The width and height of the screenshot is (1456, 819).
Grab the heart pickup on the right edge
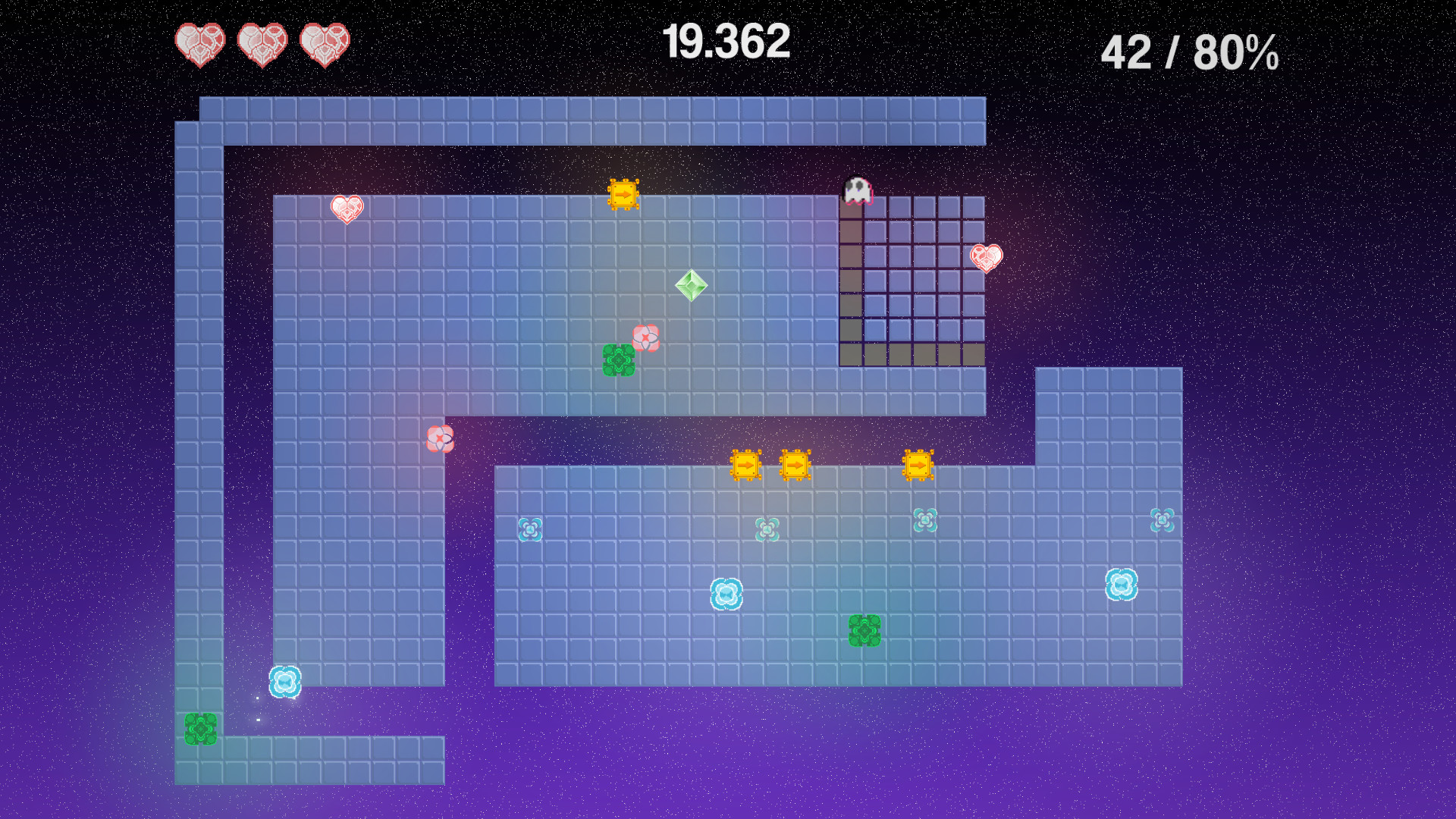pos(984,256)
